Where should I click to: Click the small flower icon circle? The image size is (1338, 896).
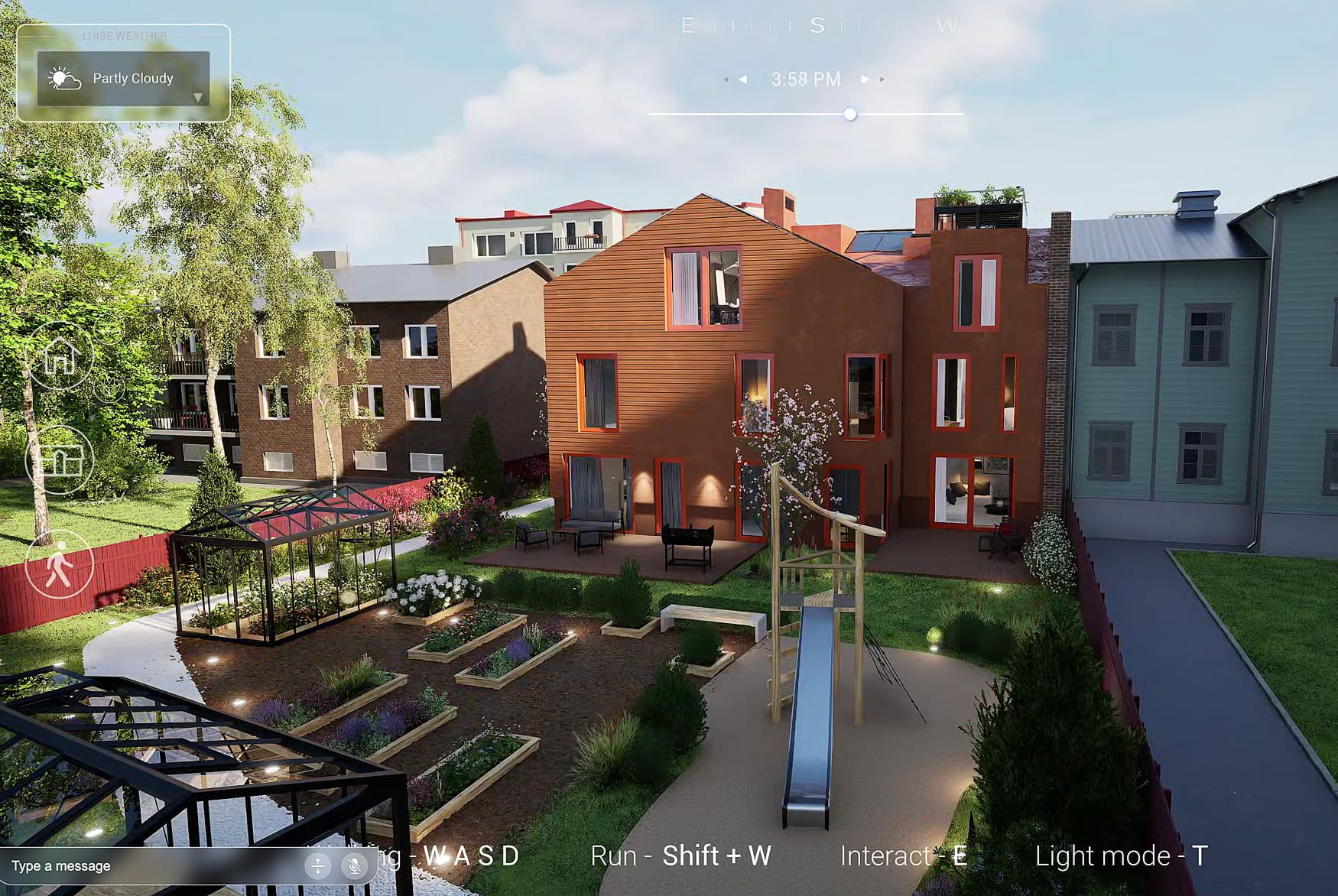[109, 387]
